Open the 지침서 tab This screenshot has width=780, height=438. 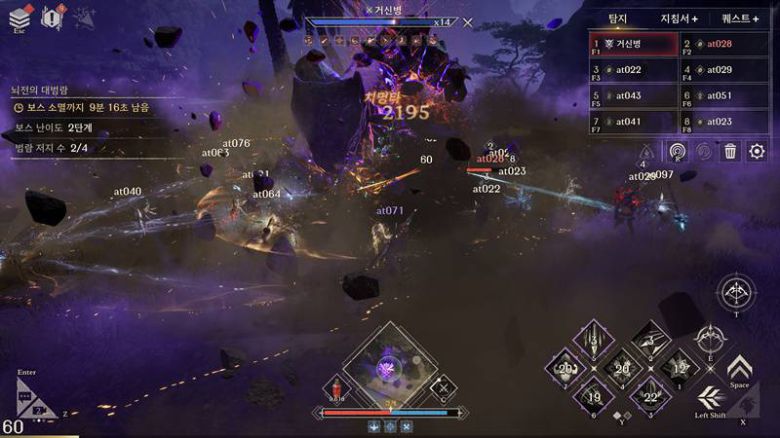[678, 19]
